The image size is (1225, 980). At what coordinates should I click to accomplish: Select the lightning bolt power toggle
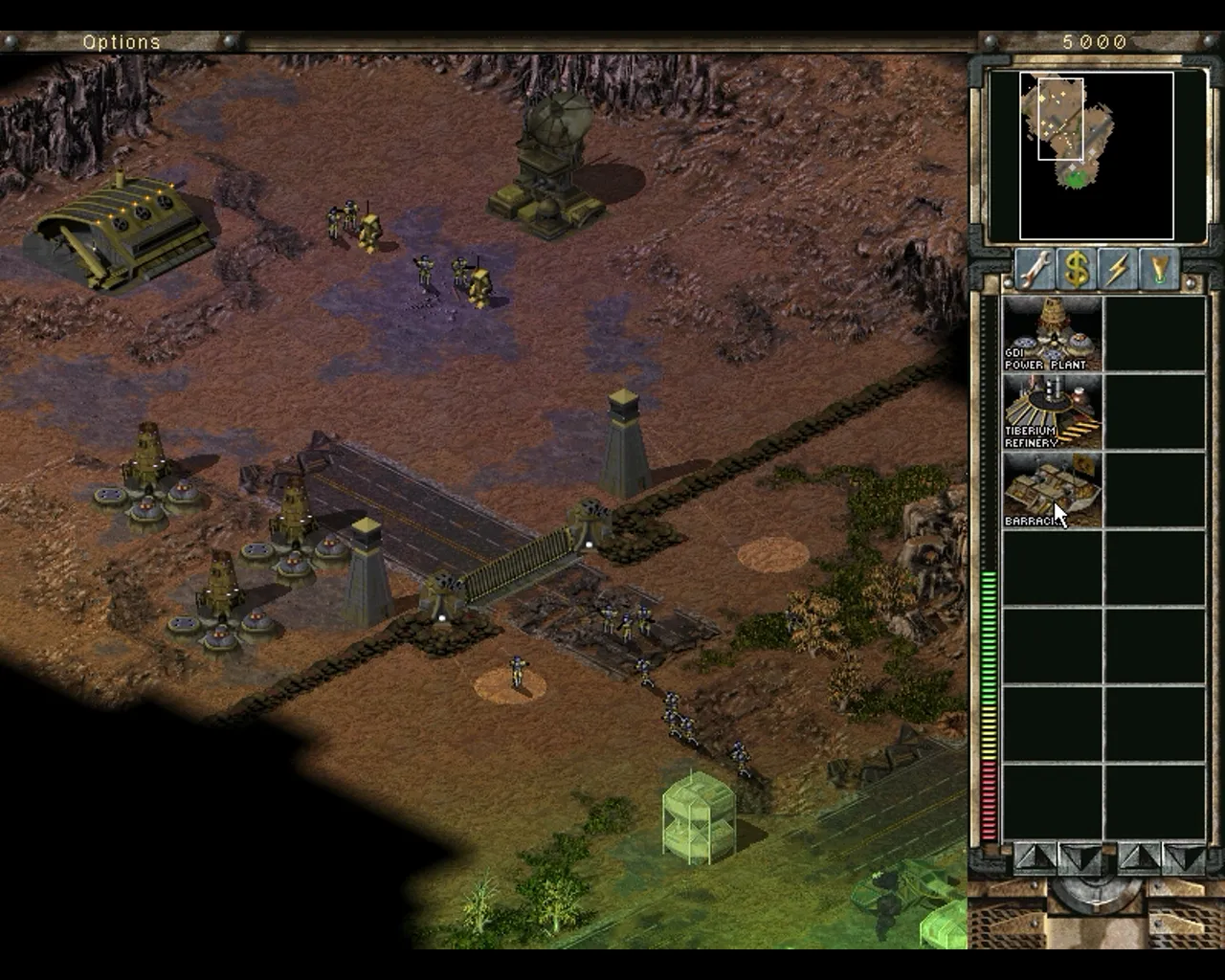pyautogui.click(x=1118, y=271)
